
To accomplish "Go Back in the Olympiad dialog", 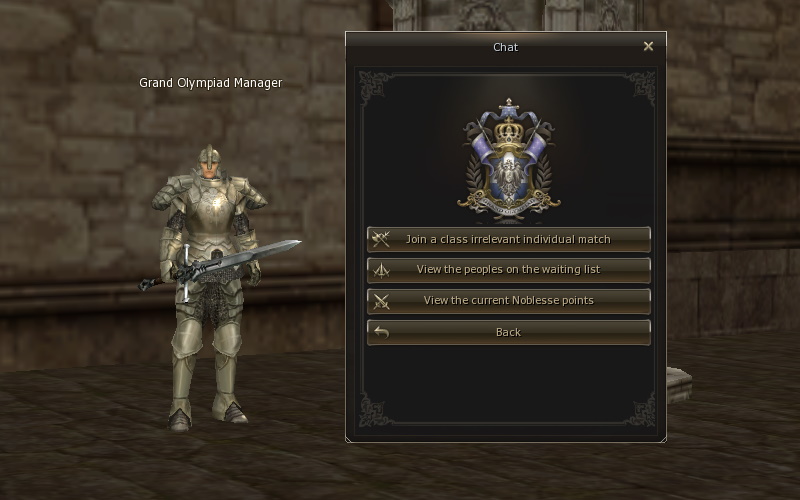I will click(x=508, y=332).
